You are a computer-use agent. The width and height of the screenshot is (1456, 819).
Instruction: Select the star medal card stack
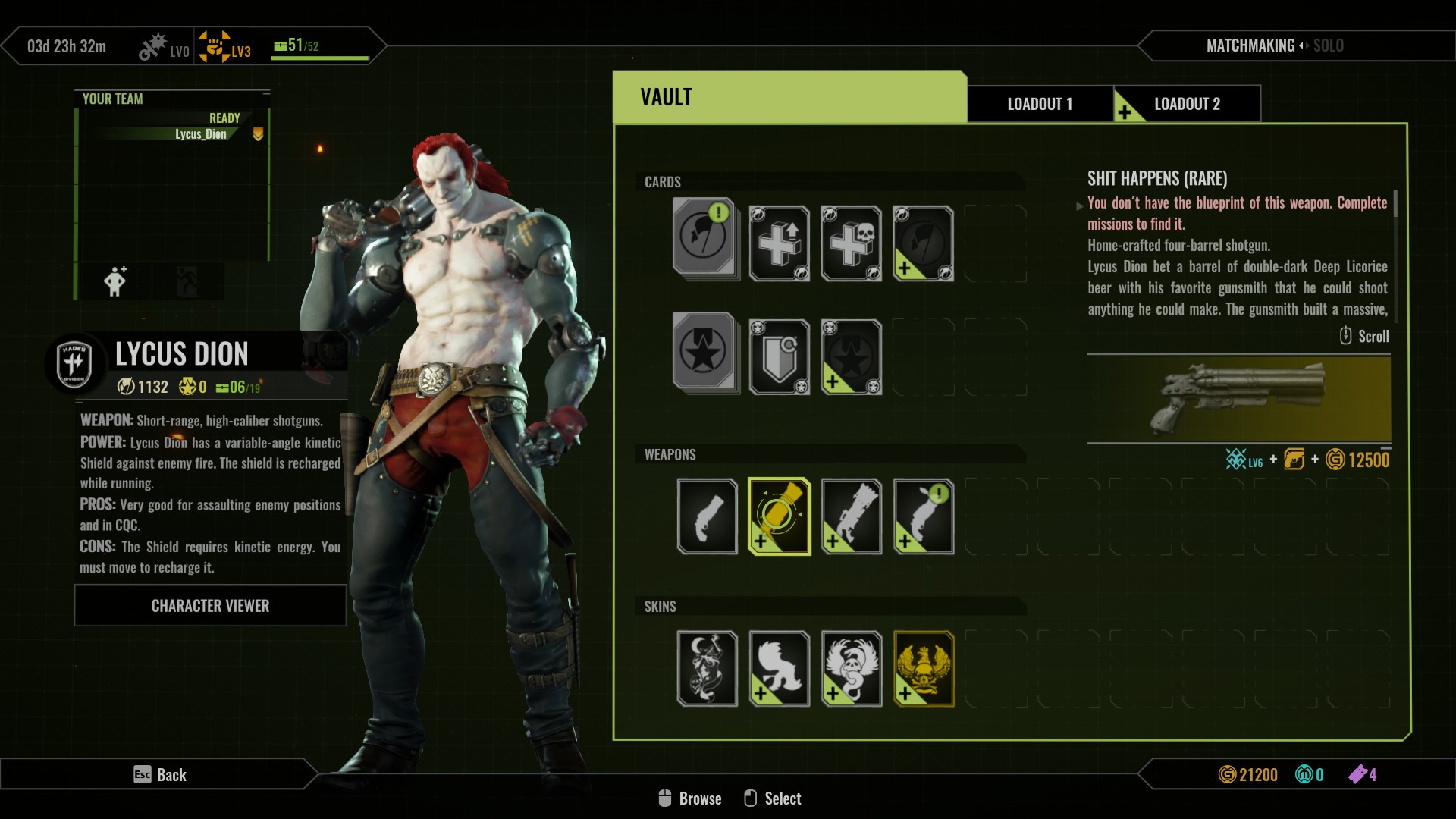(x=704, y=353)
